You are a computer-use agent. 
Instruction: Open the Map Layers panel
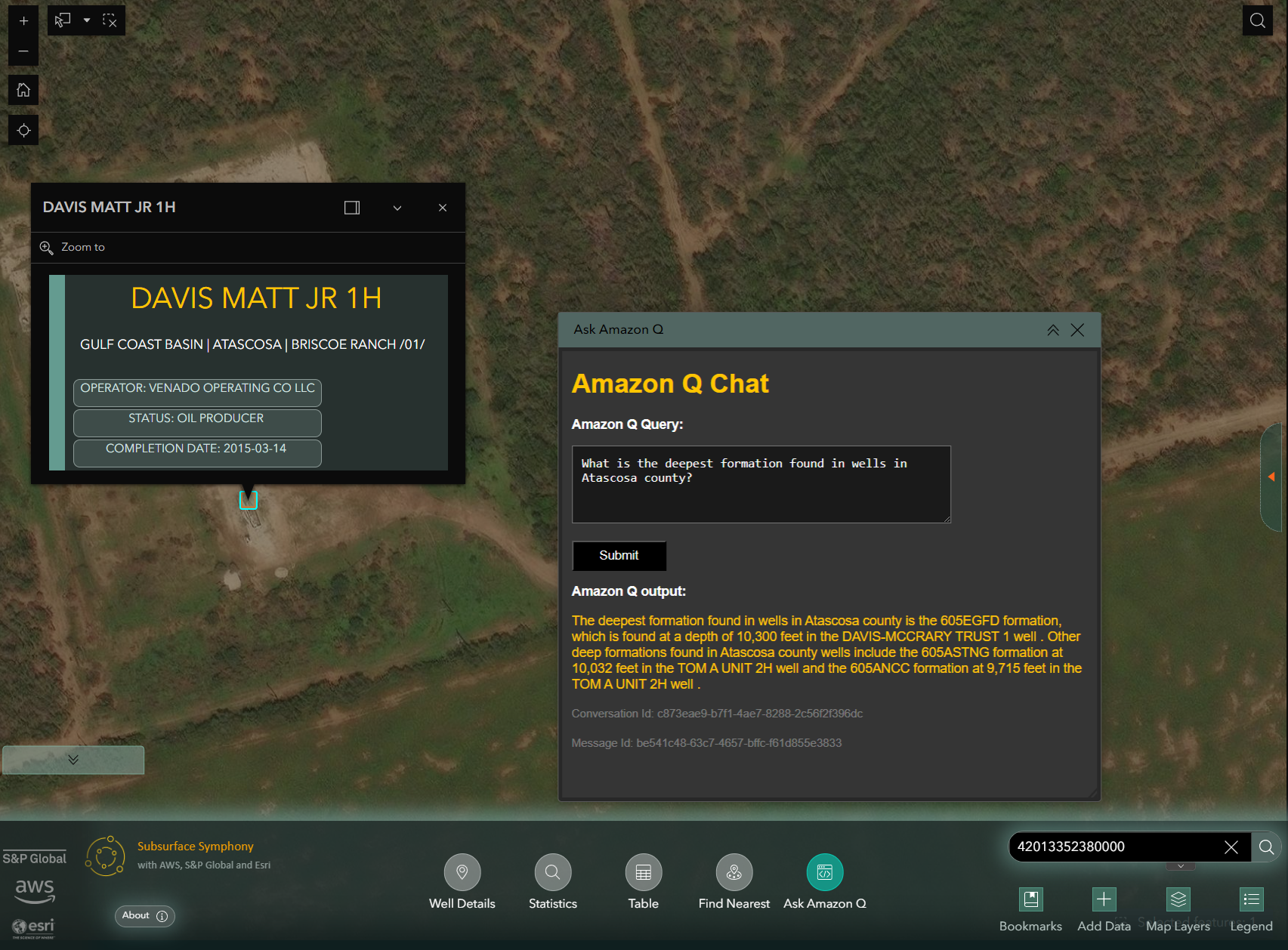[1178, 899]
